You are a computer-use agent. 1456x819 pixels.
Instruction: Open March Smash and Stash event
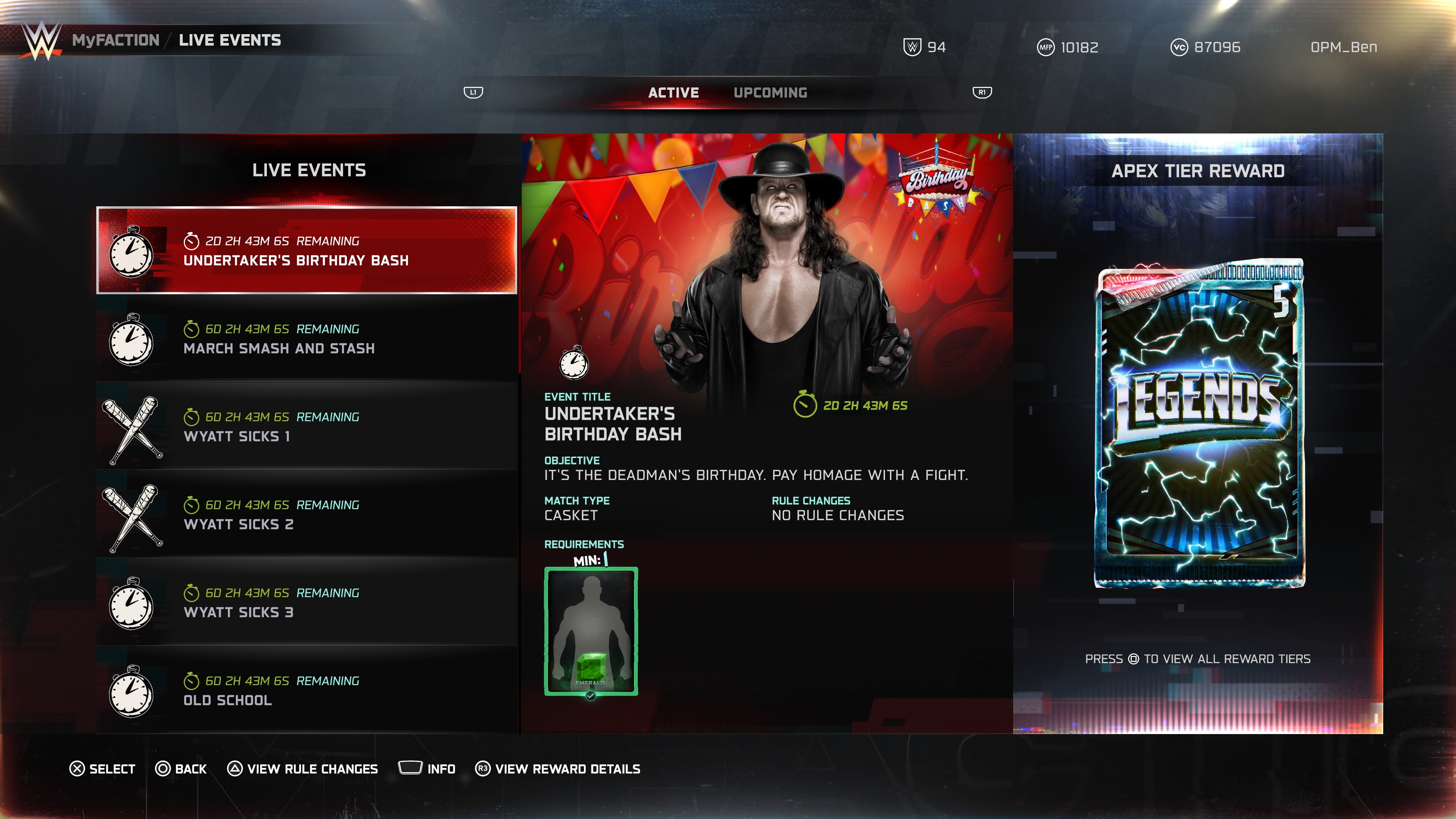click(x=306, y=339)
